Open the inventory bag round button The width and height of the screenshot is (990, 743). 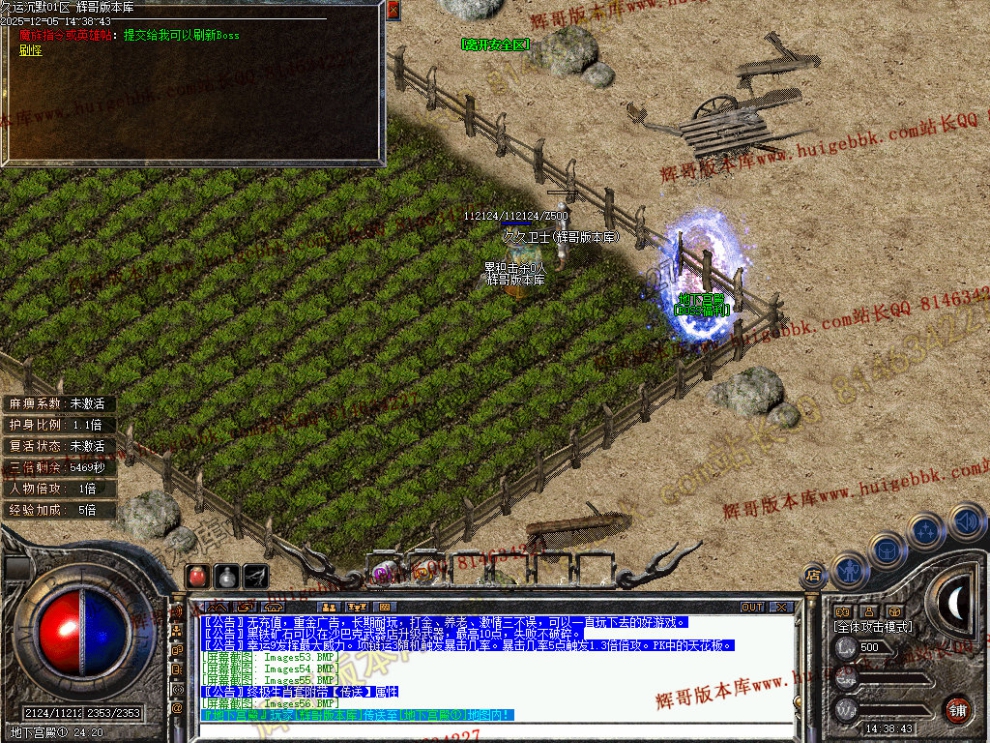886,549
